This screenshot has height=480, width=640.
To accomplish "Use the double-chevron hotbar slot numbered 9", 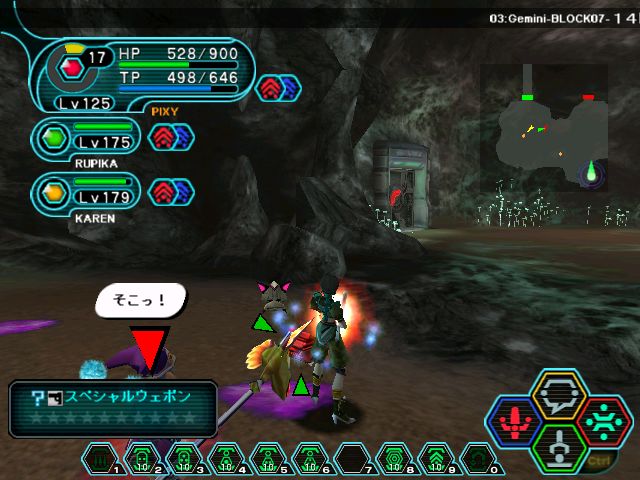I will (x=435, y=459).
